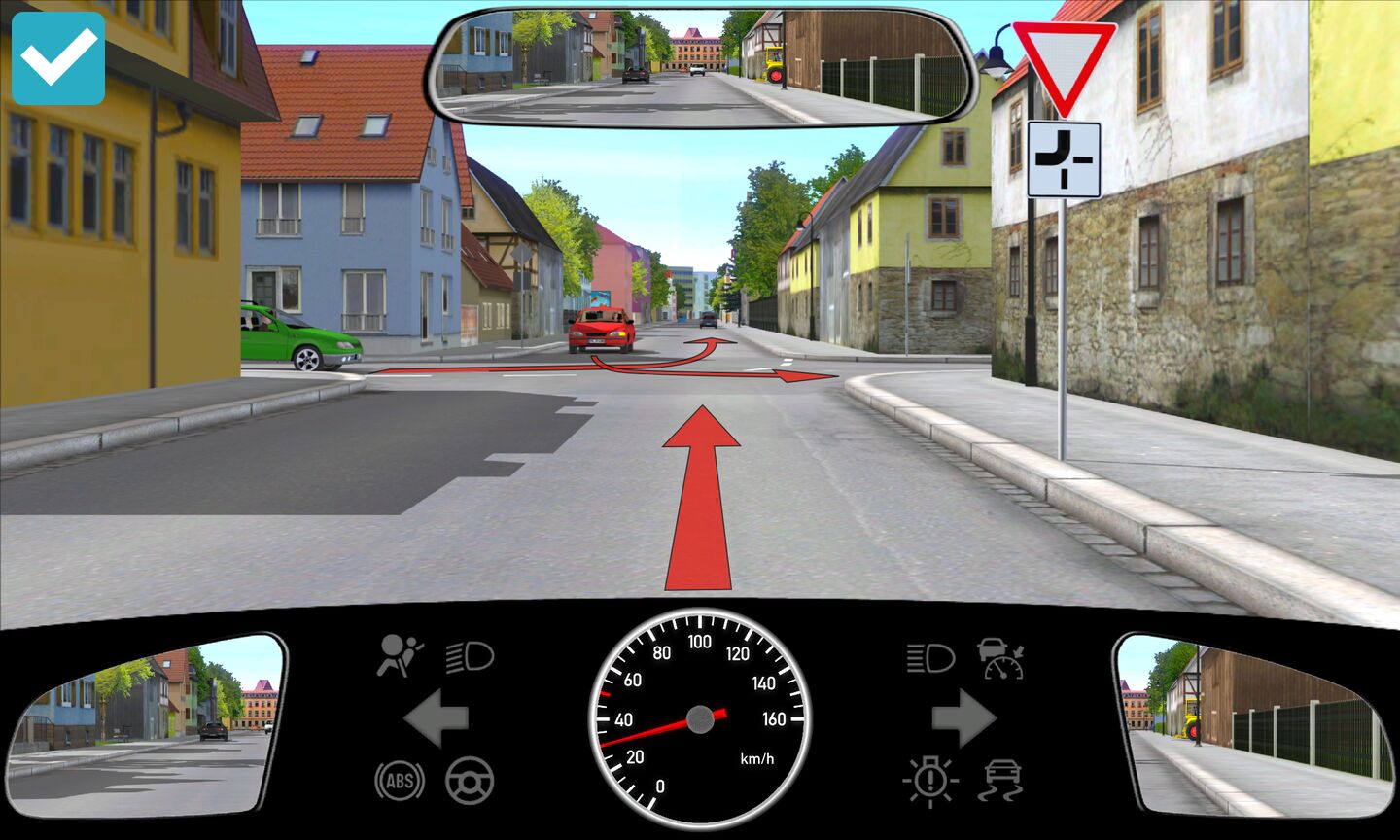
Task: Activate the left turn signal arrow
Action: (x=437, y=718)
